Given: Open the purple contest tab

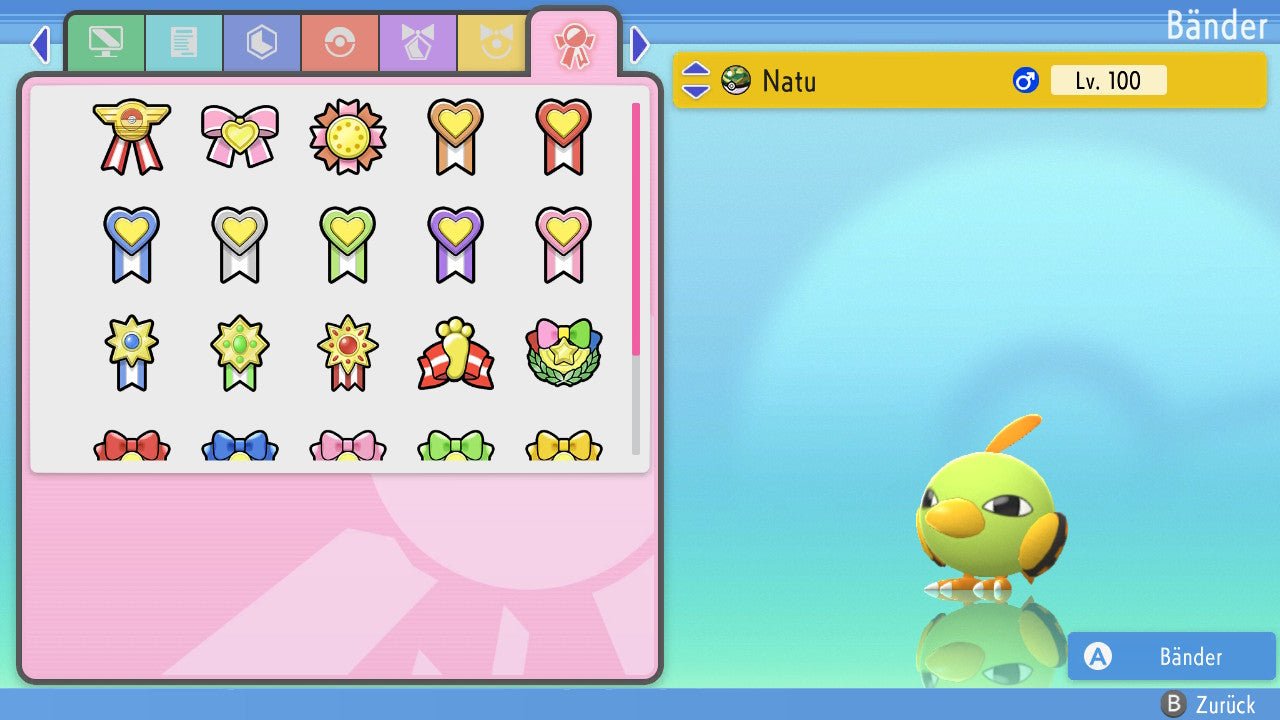Looking at the screenshot, I should tap(418, 43).
